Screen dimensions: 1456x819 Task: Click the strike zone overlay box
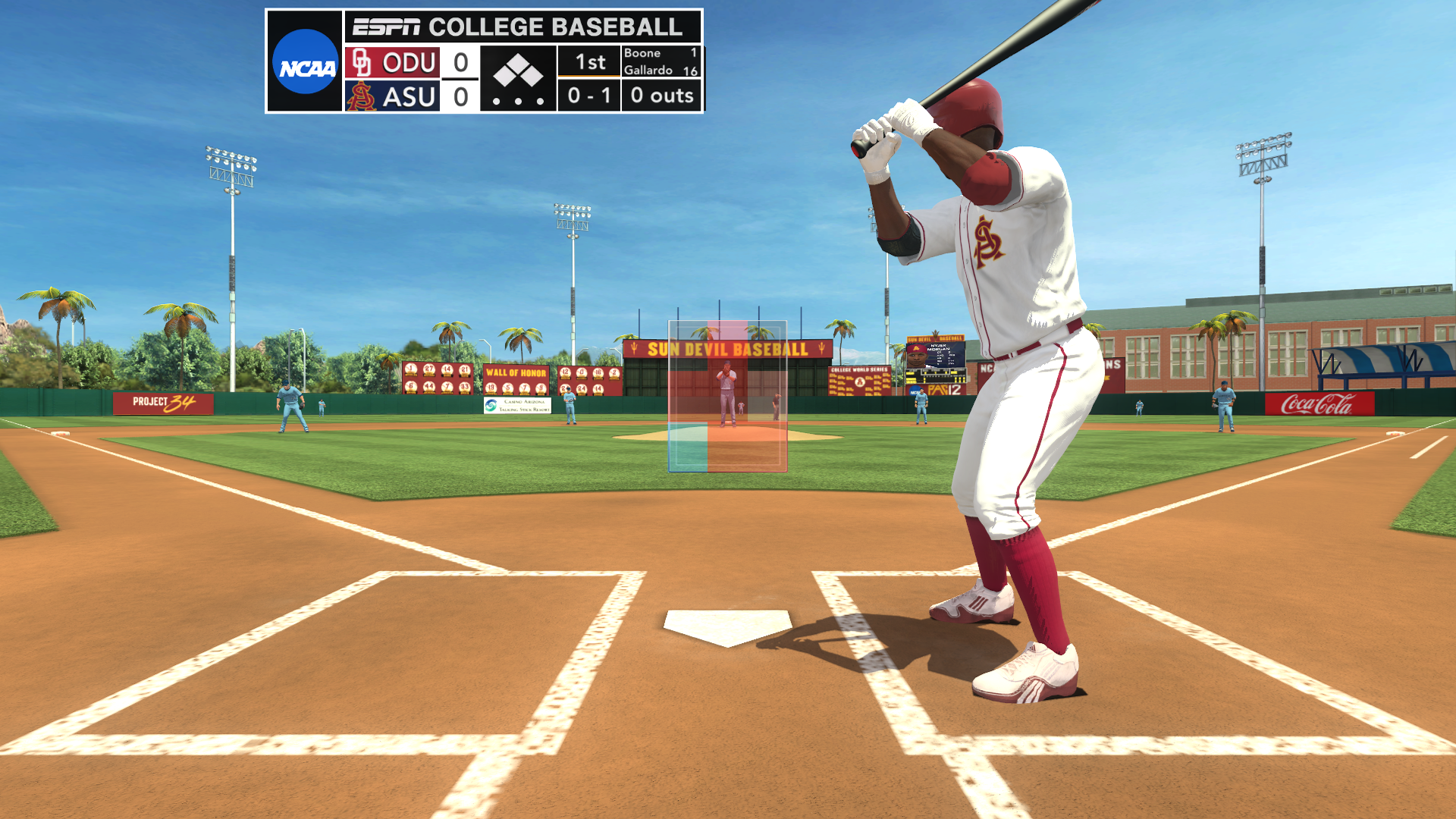point(727,396)
